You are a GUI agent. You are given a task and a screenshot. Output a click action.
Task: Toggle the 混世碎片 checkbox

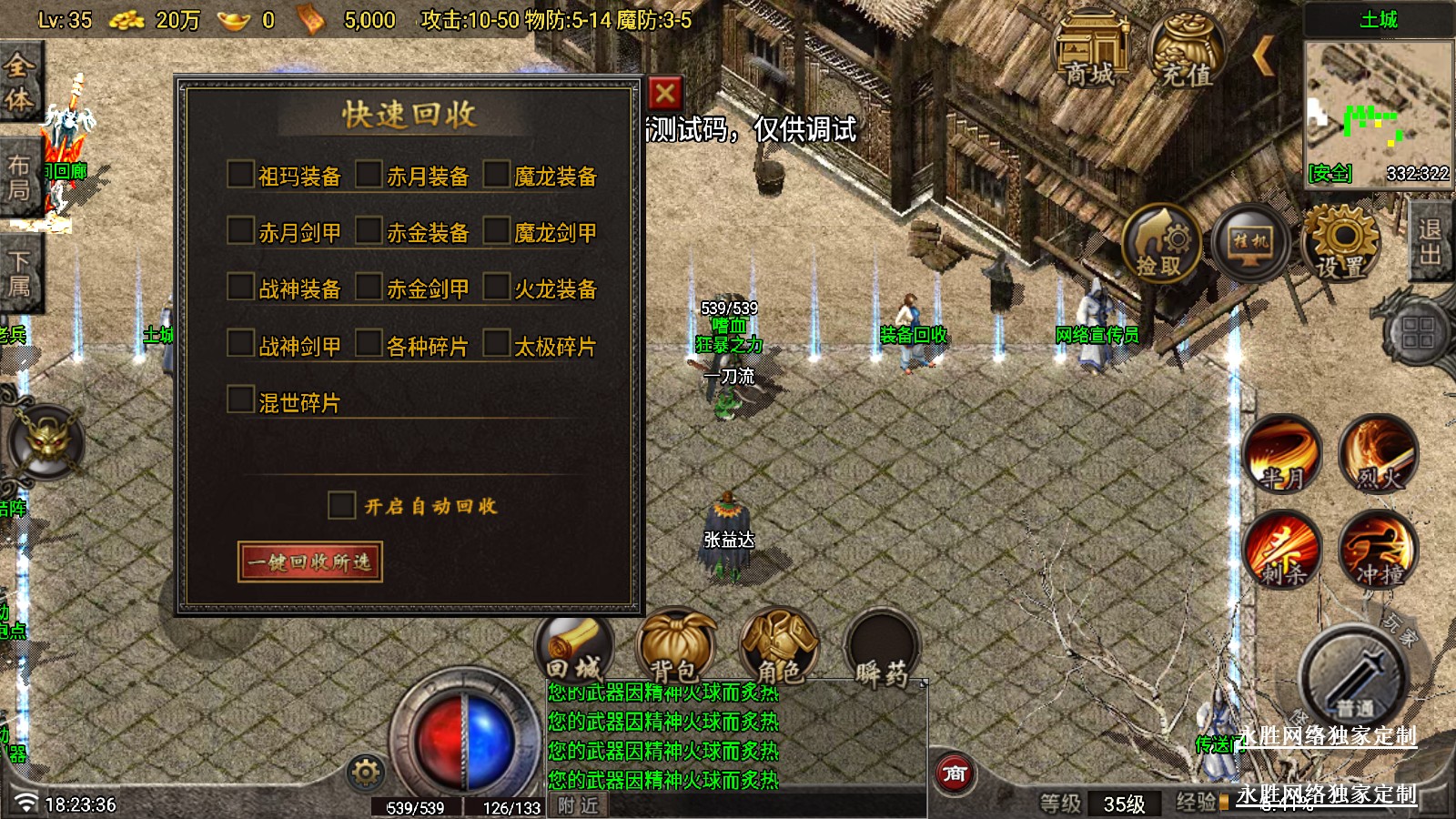coord(240,400)
